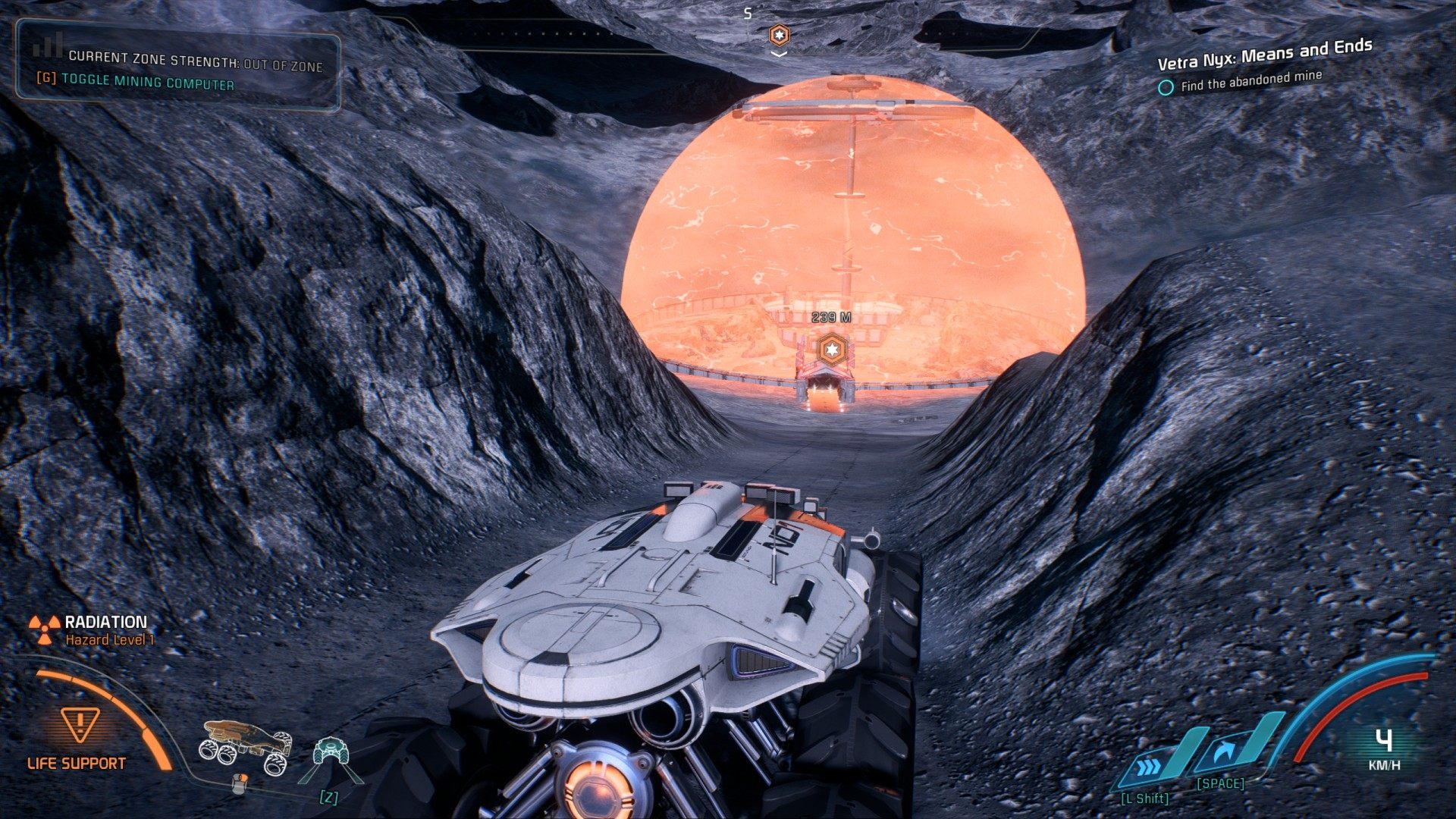This screenshot has width=1456, height=819.
Task: Click the compass objective marker icon
Action: 779,34
